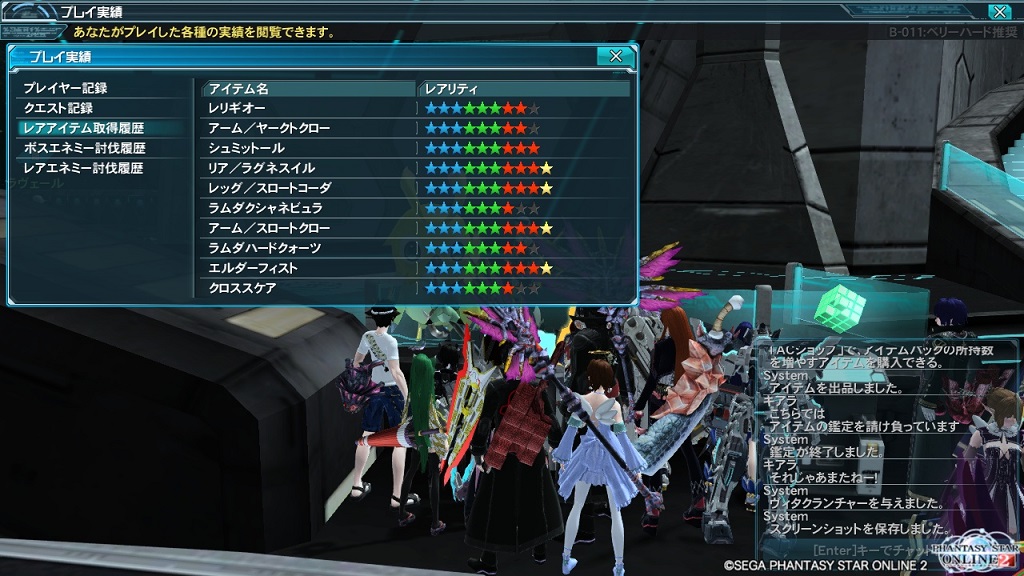The width and height of the screenshot is (1024, 576).
Task: Close the top プレイ実績 window bar
Action: point(998,12)
